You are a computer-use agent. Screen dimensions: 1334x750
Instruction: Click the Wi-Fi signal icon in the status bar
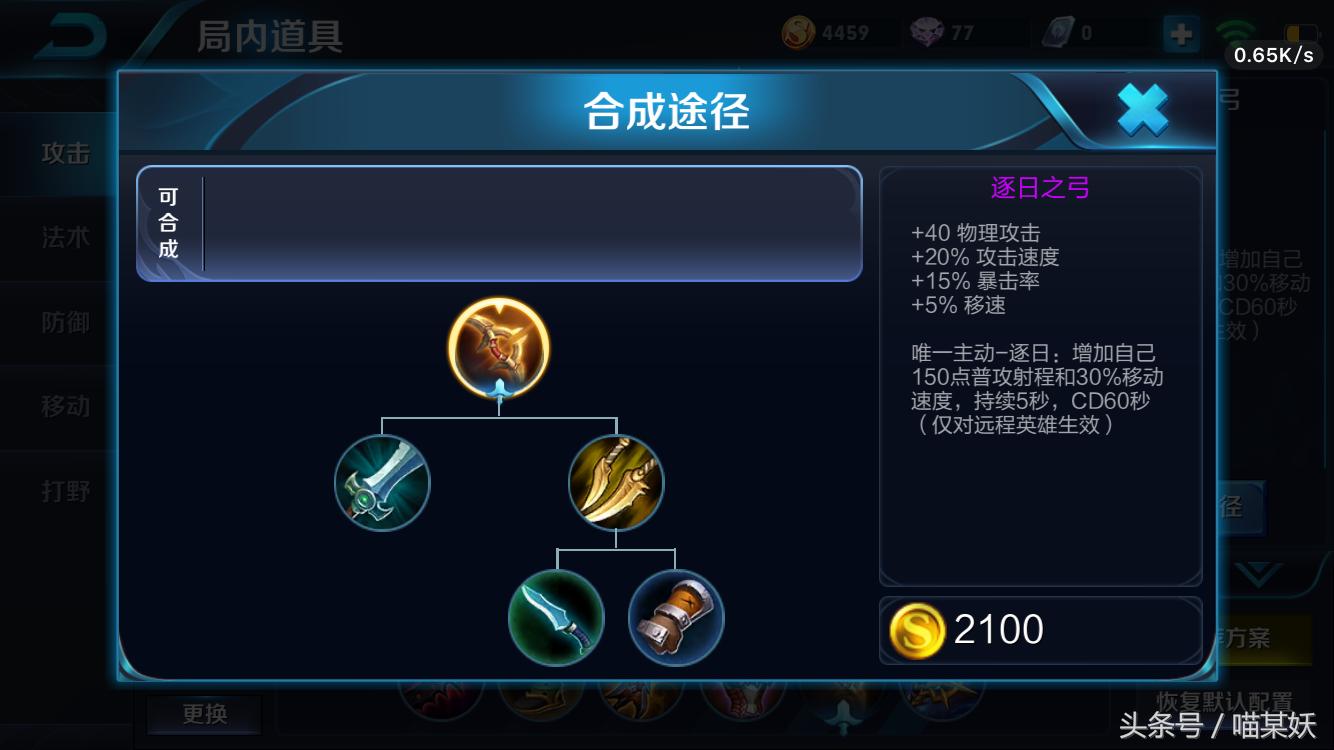1236,27
